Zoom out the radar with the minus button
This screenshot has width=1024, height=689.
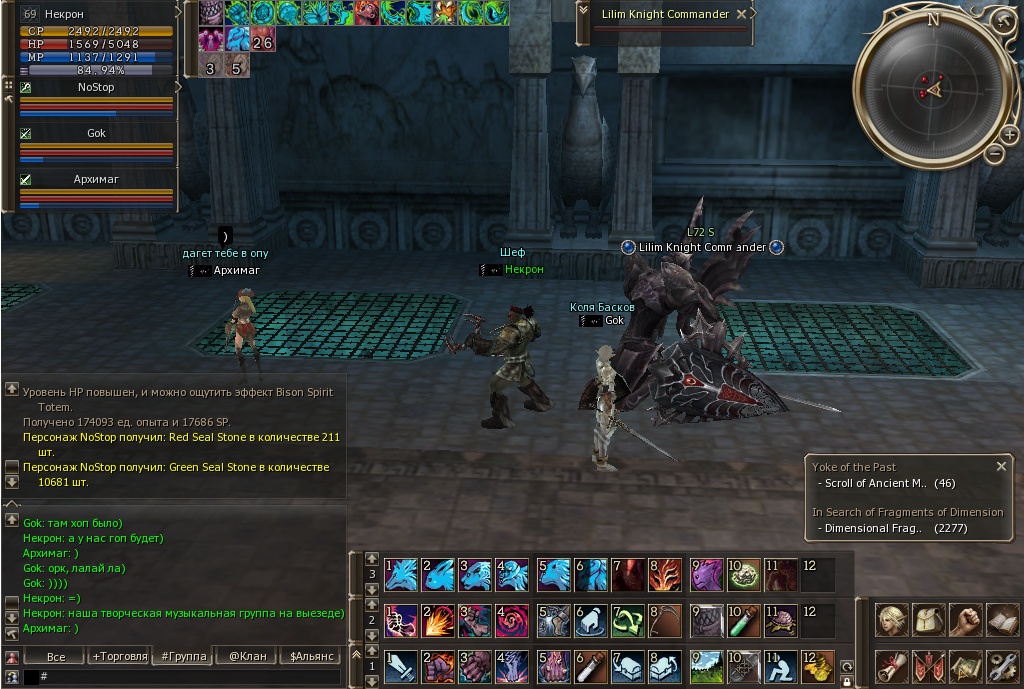[x=994, y=153]
